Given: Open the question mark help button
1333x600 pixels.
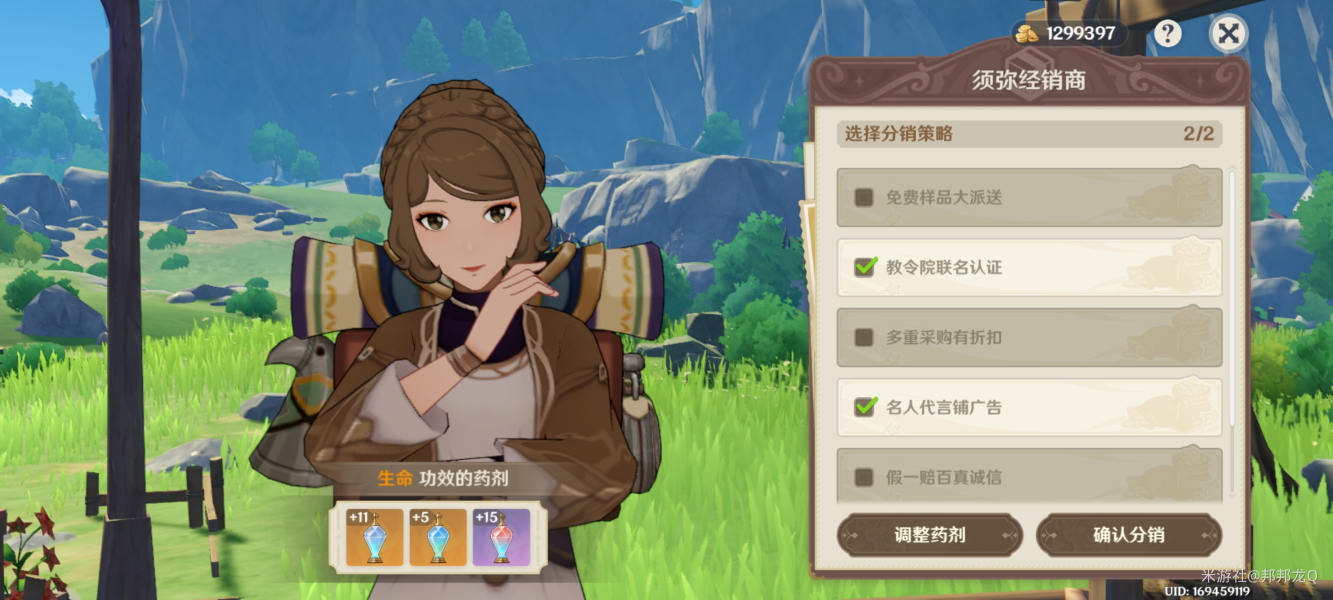Looking at the screenshot, I should 1167,34.
